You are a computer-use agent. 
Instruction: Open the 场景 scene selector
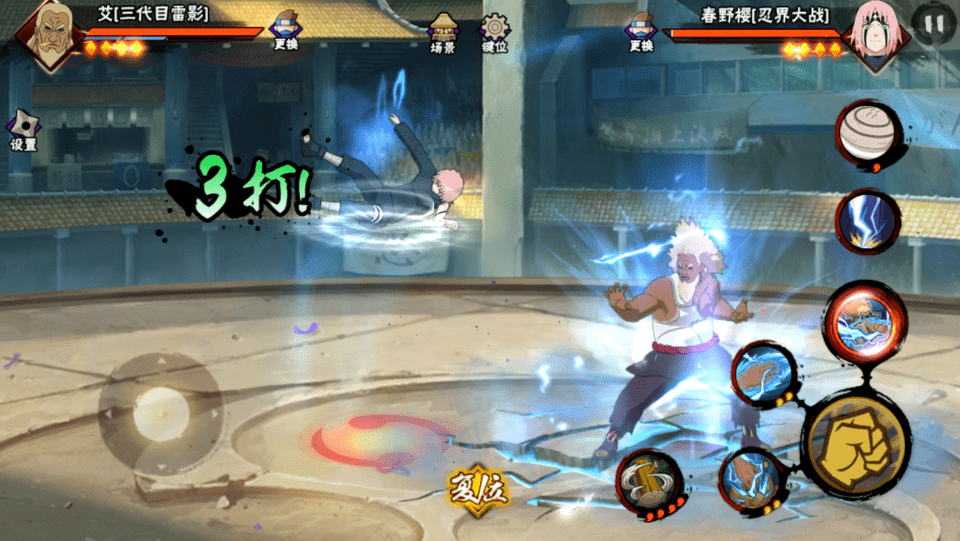[x=443, y=33]
